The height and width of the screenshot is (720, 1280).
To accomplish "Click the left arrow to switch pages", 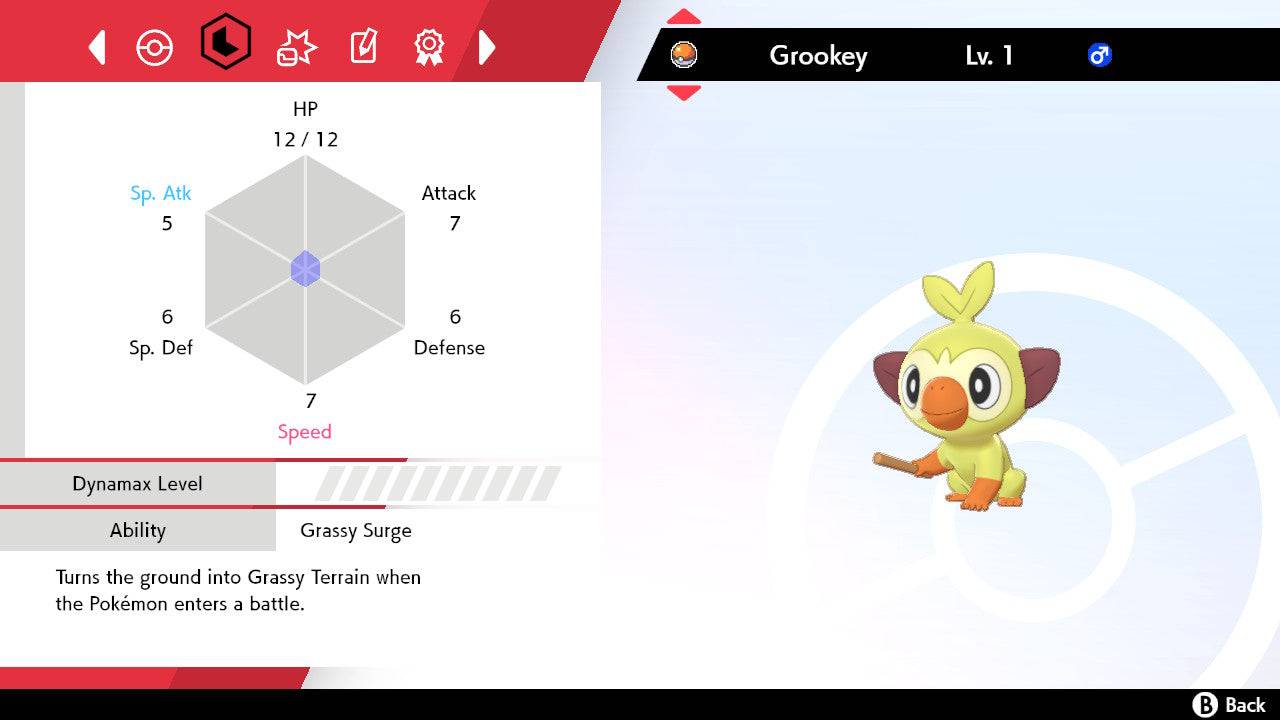I will [x=96, y=46].
